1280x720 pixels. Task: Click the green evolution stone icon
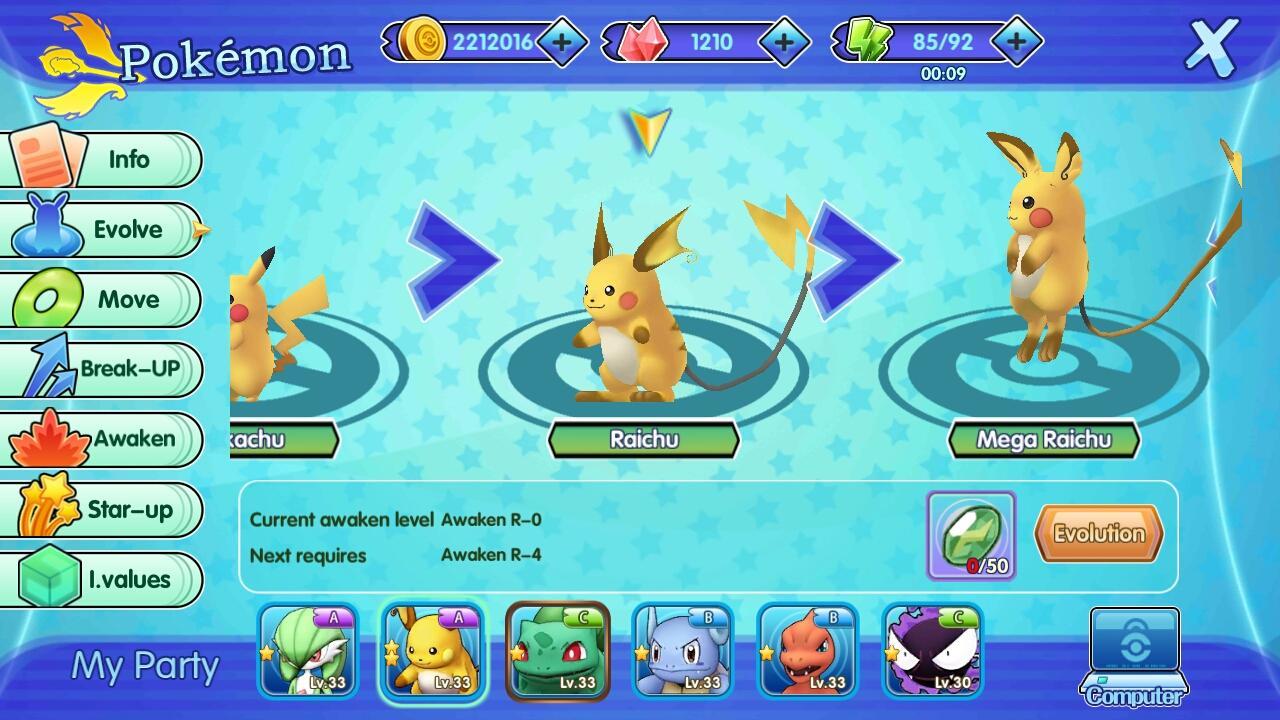[x=972, y=532]
